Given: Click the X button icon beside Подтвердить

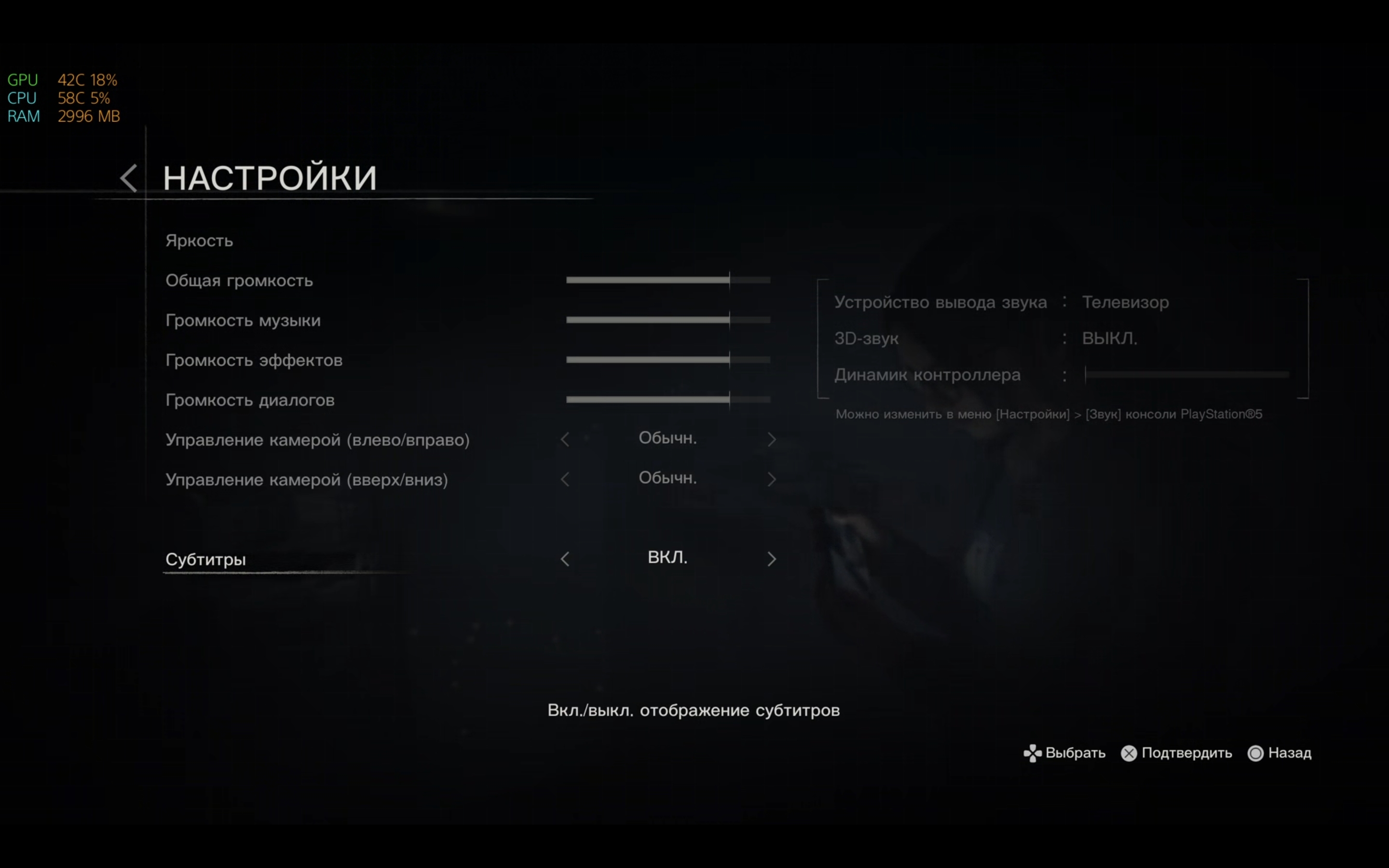Looking at the screenshot, I should click(x=1128, y=753).
